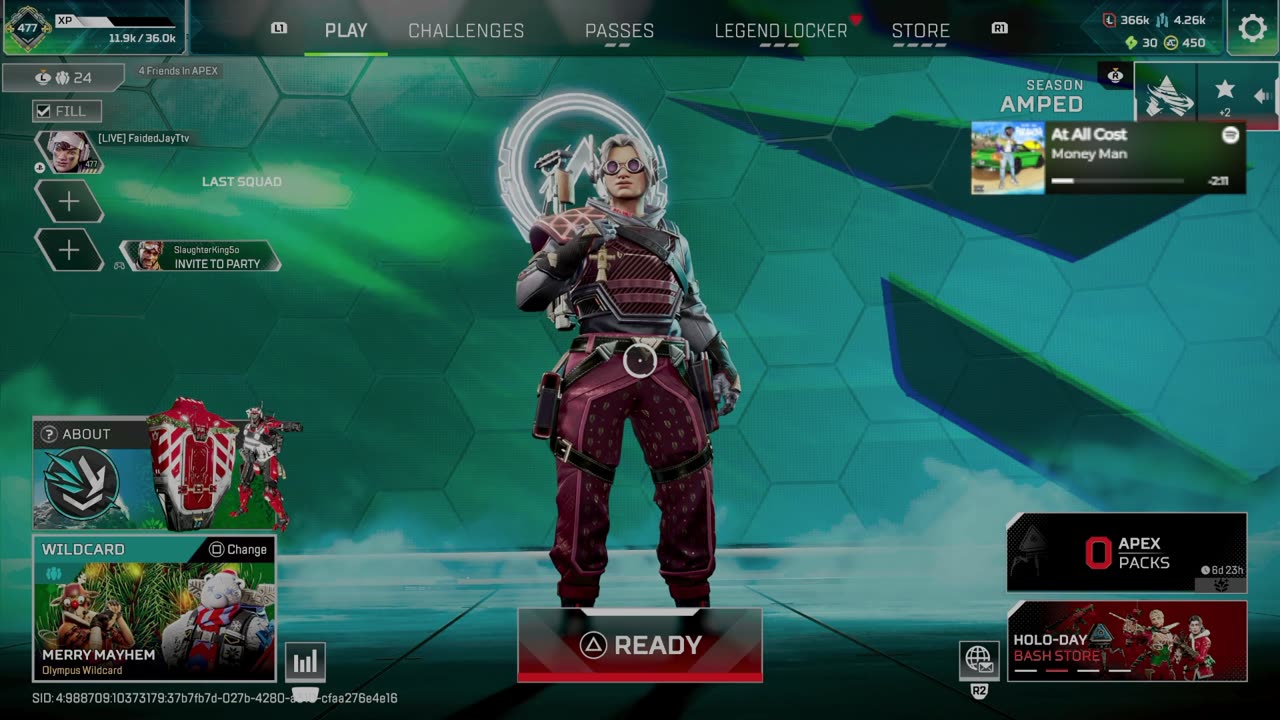Change the Wildcard game mode

tap(238, 549)
